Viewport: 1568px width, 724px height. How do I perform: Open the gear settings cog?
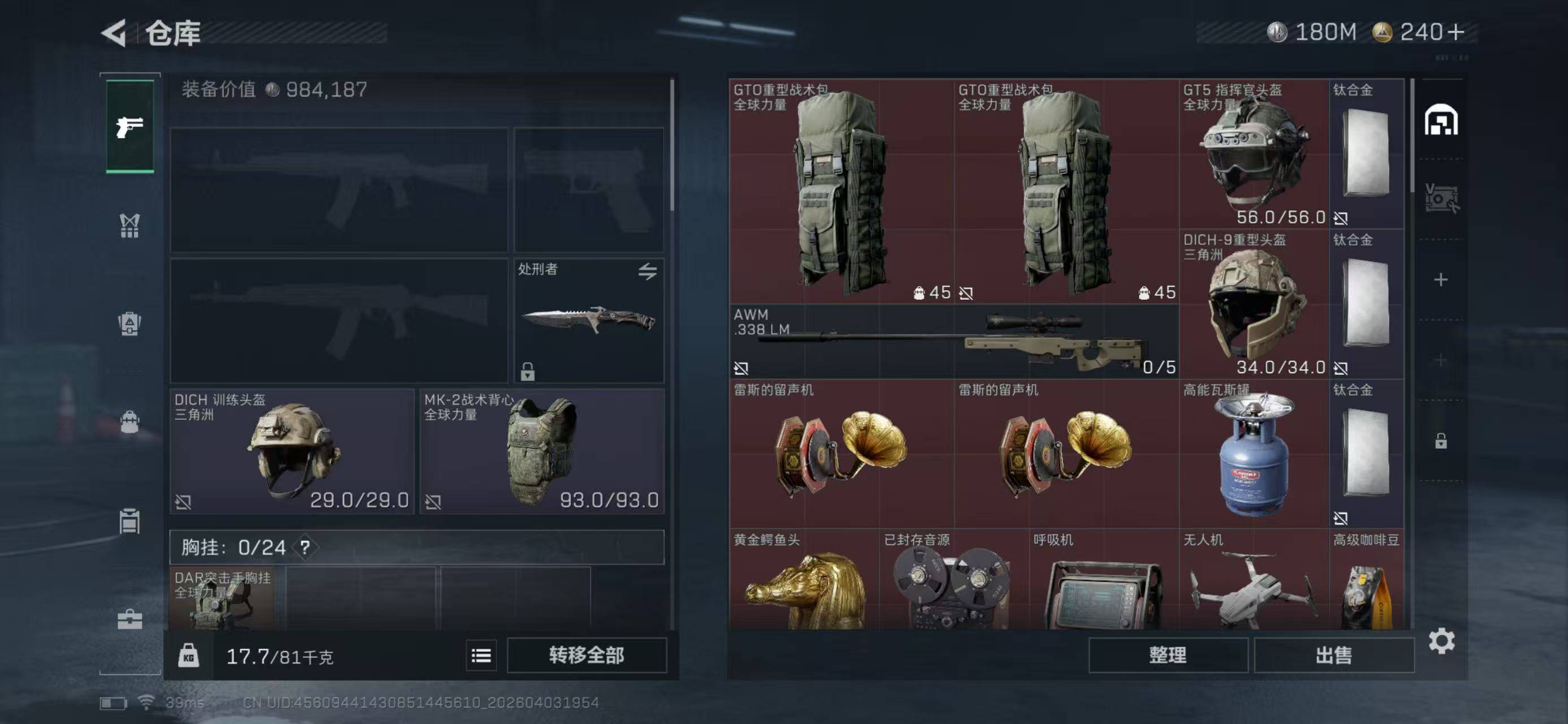click(1441, 641)
